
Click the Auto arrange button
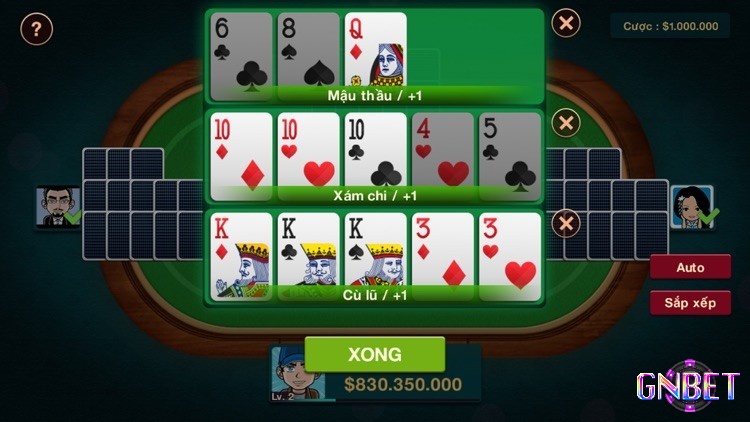pyautogui.click(x=690, y=268)
